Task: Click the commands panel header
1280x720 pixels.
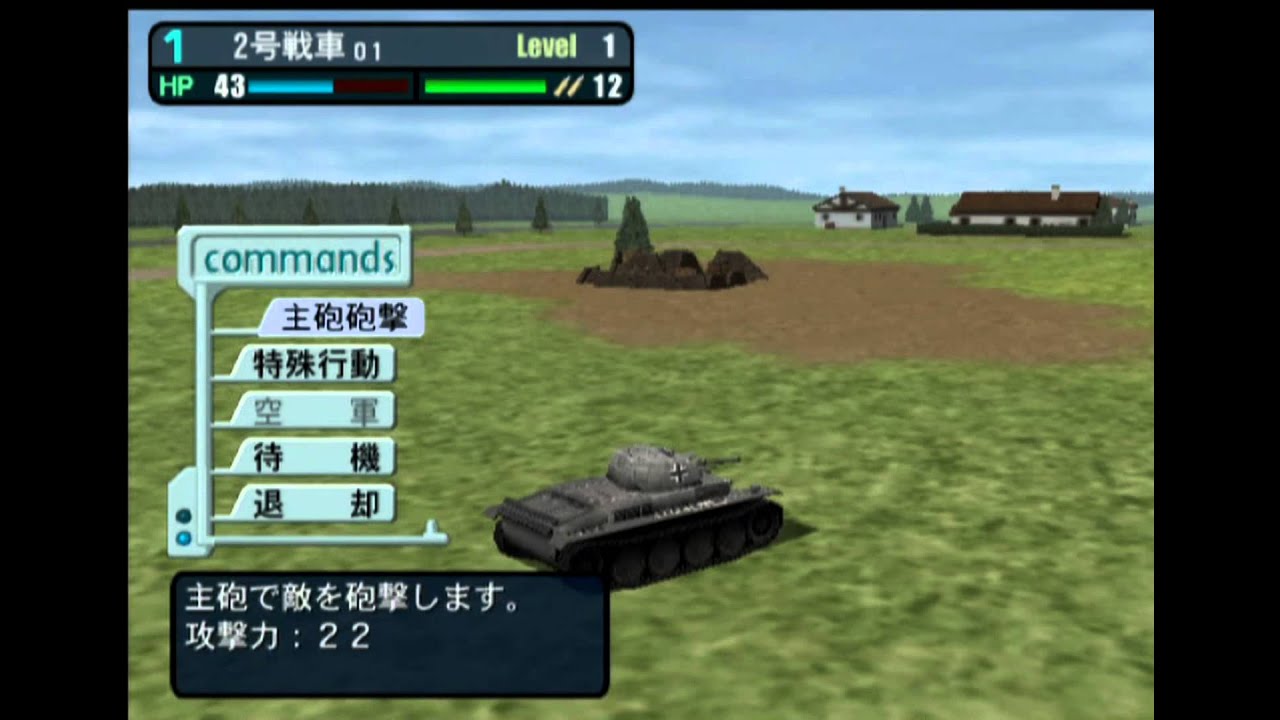Action: (x=297, y=258)
